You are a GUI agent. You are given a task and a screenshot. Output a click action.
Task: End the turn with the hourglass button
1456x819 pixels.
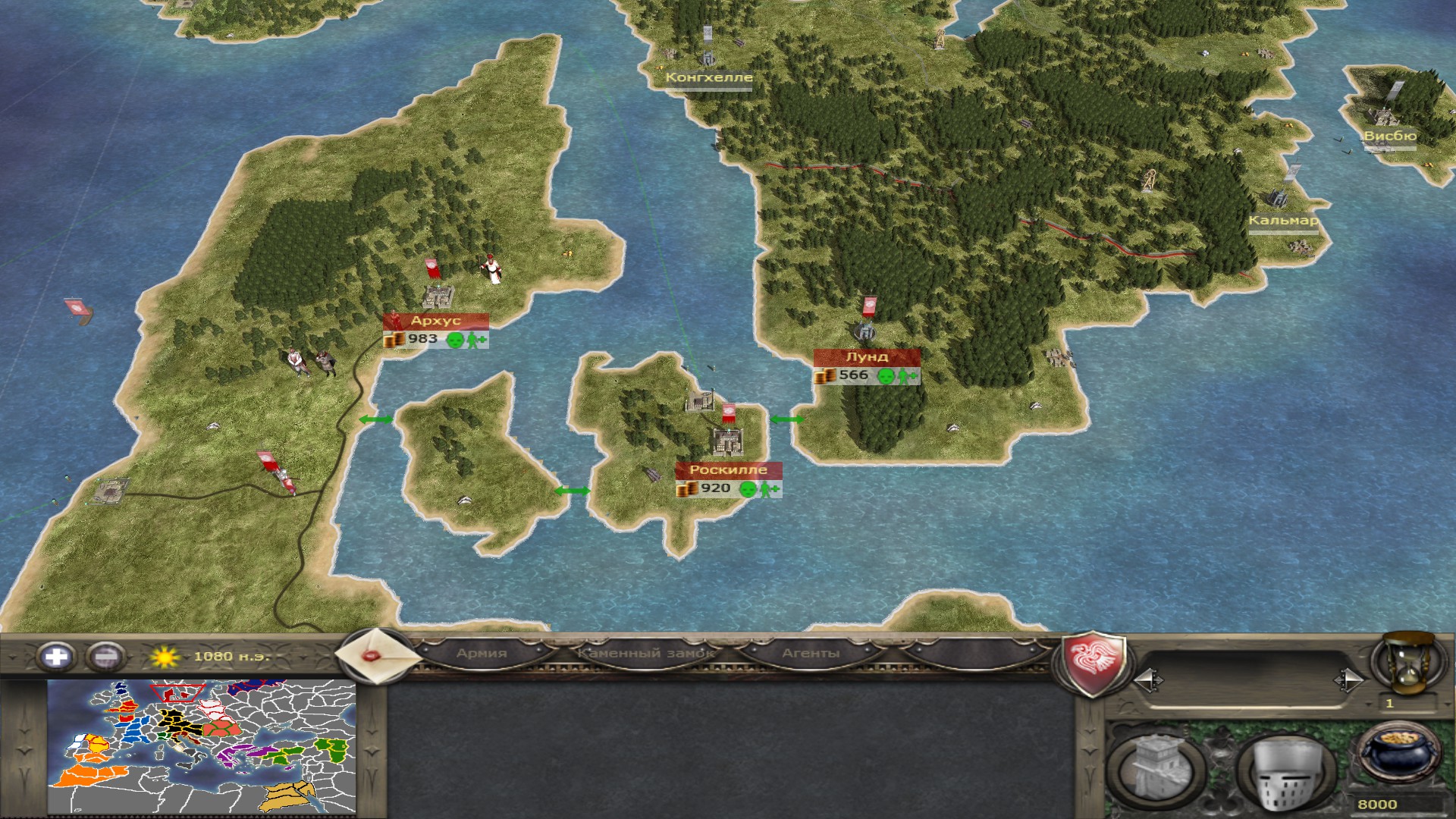pyautogui.click(x=1410, y=662)
